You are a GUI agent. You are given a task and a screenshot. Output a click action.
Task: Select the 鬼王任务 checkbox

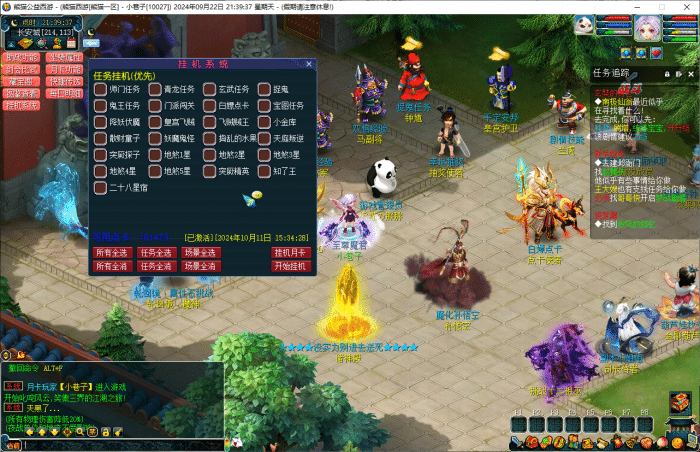100,105
